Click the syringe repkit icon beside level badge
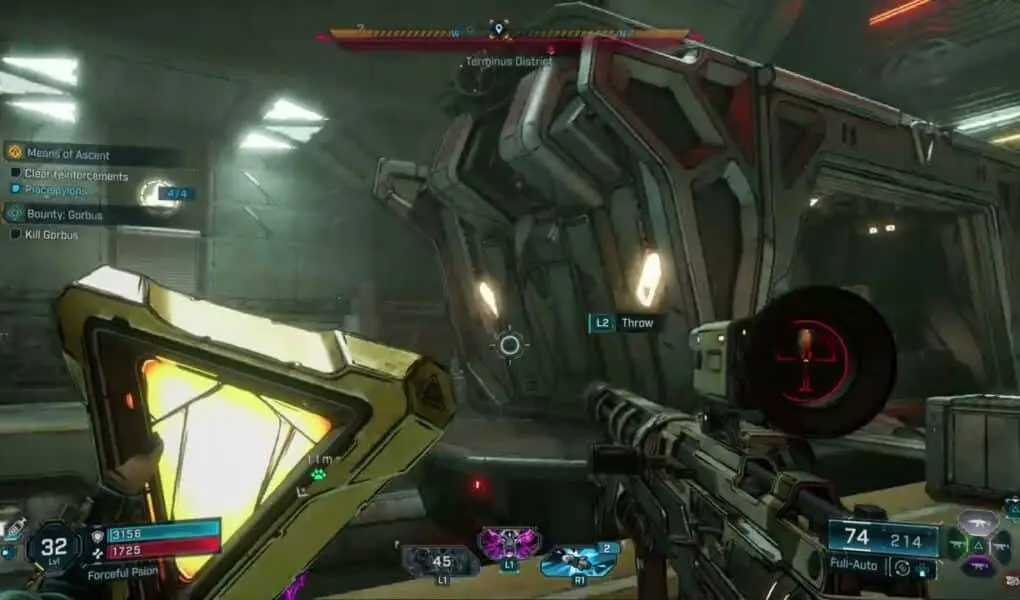 pyautogui.click(x=14, y=529)
